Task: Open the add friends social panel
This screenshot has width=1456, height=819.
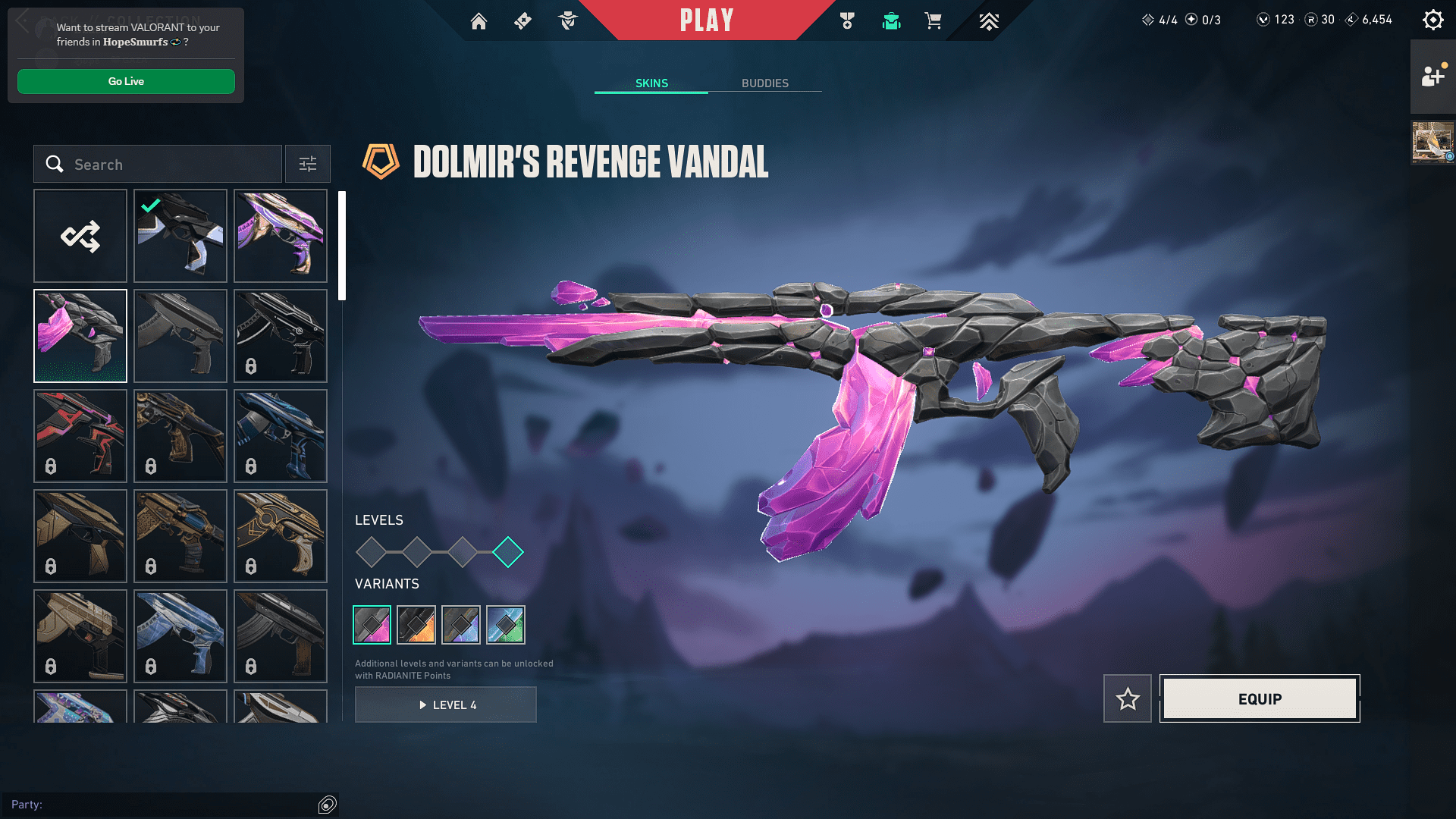Action: click(x=1432, y=77)
